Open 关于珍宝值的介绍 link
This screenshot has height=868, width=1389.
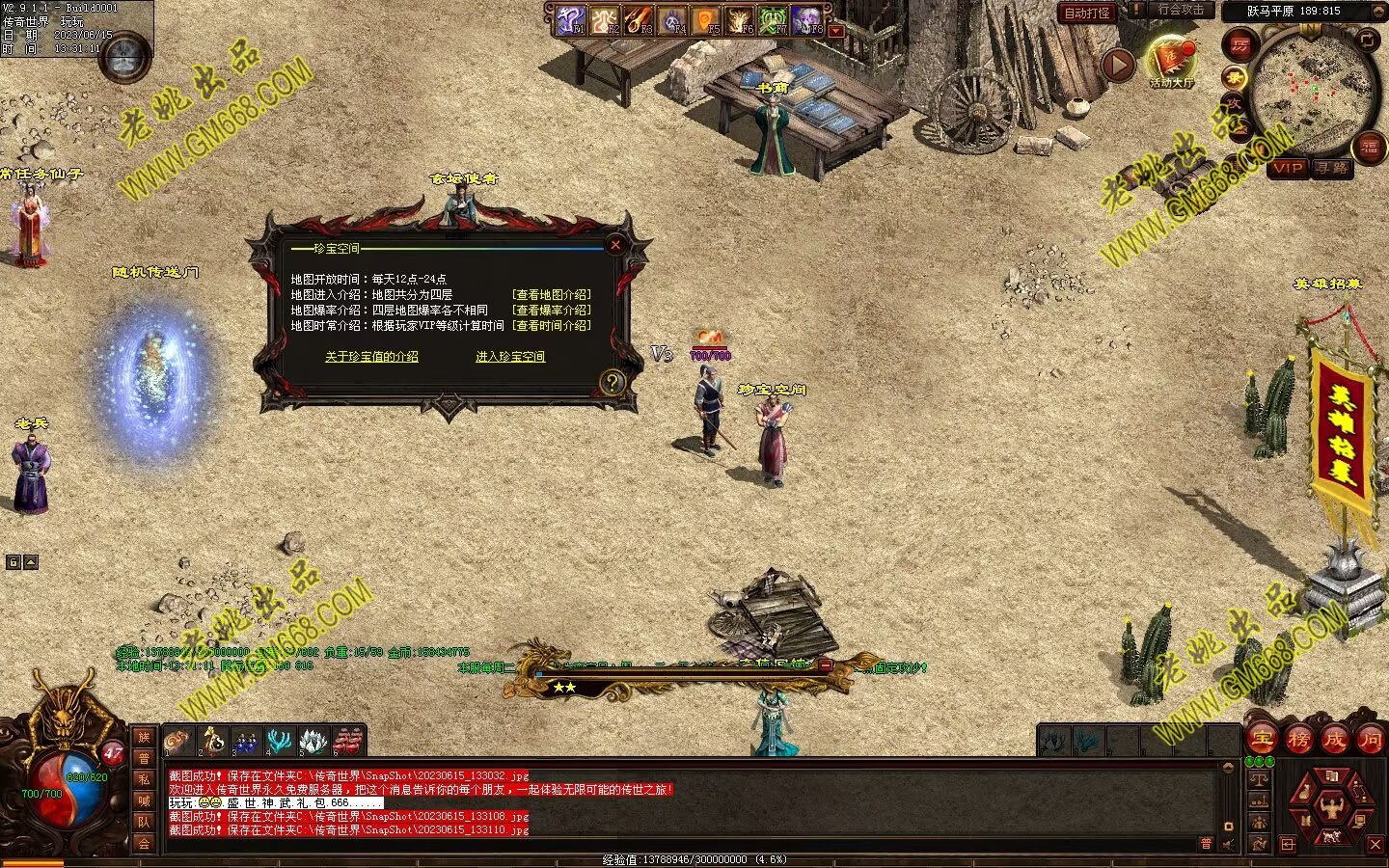coord(371,357)
